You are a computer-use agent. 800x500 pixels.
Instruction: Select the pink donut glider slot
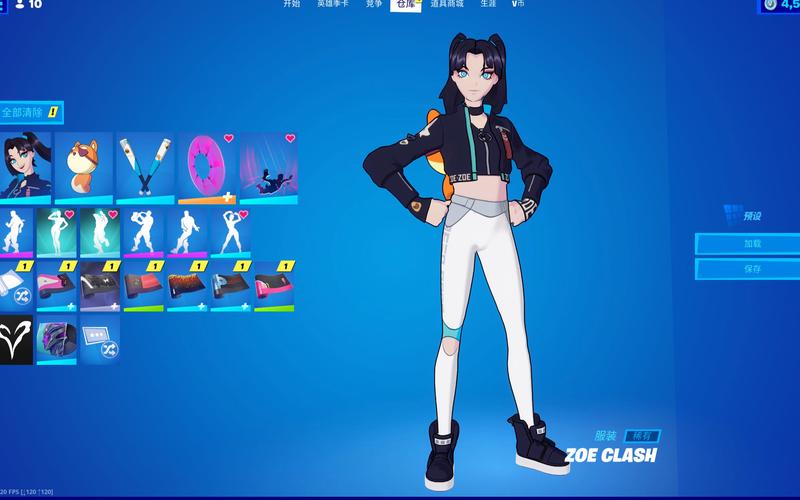pos(206,163)
